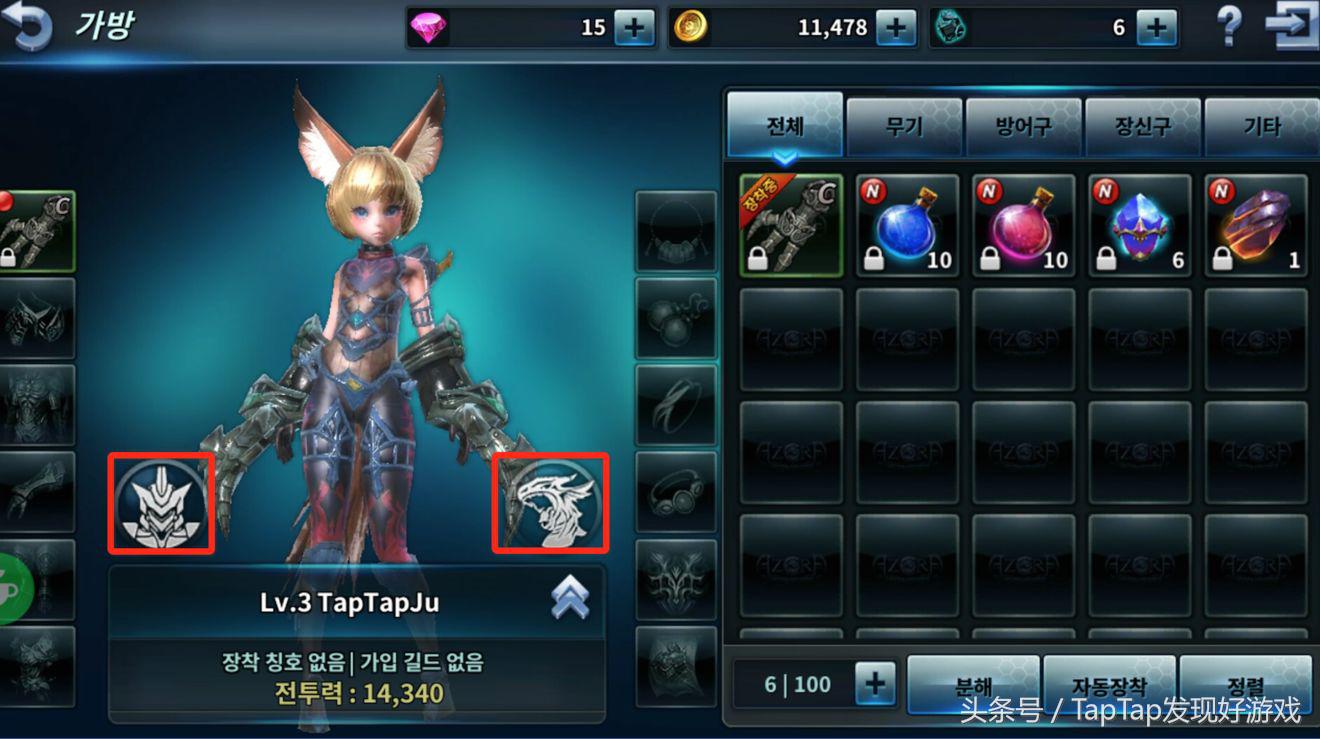Open the 방어구 tab
The height and width of the screenshot is (739, 1320).
[x=1023, y=127]
